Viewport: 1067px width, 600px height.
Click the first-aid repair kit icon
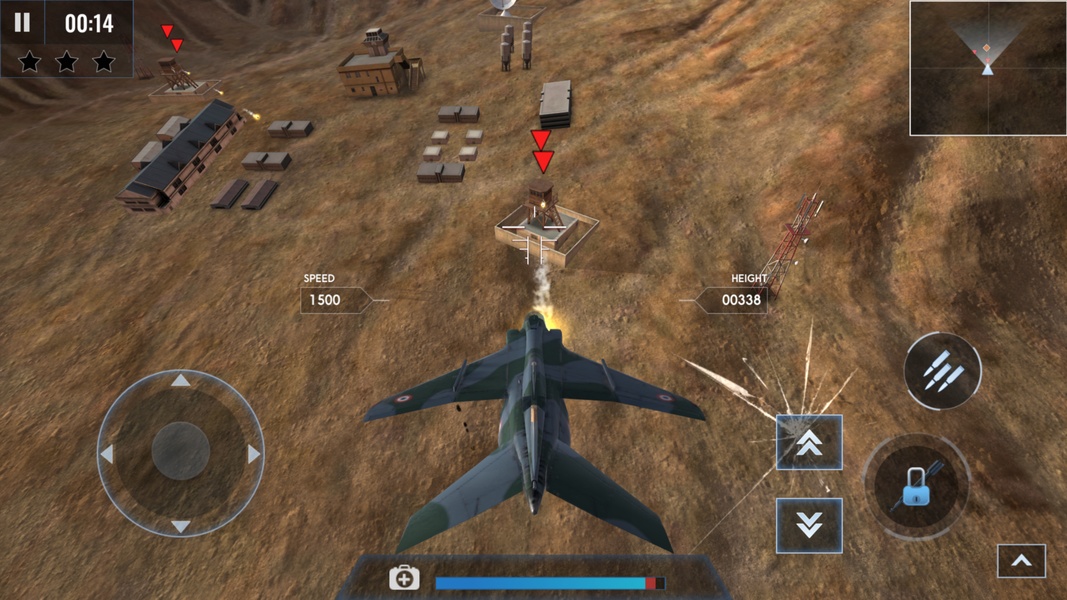point(404,579)
